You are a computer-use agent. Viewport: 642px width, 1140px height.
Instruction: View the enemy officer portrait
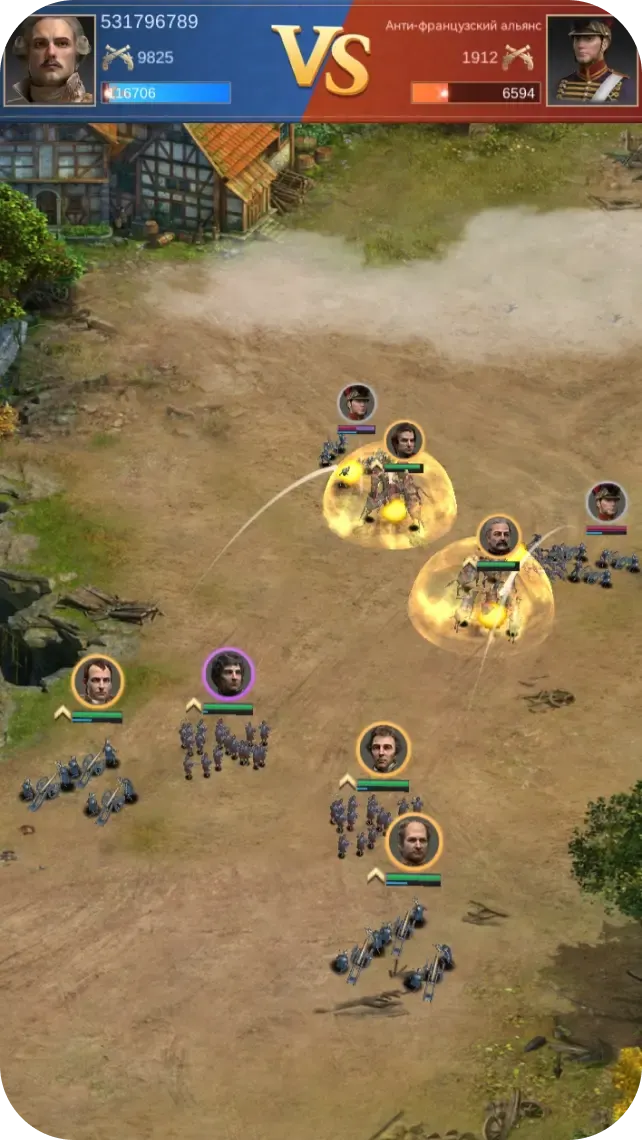coord(591,60)
